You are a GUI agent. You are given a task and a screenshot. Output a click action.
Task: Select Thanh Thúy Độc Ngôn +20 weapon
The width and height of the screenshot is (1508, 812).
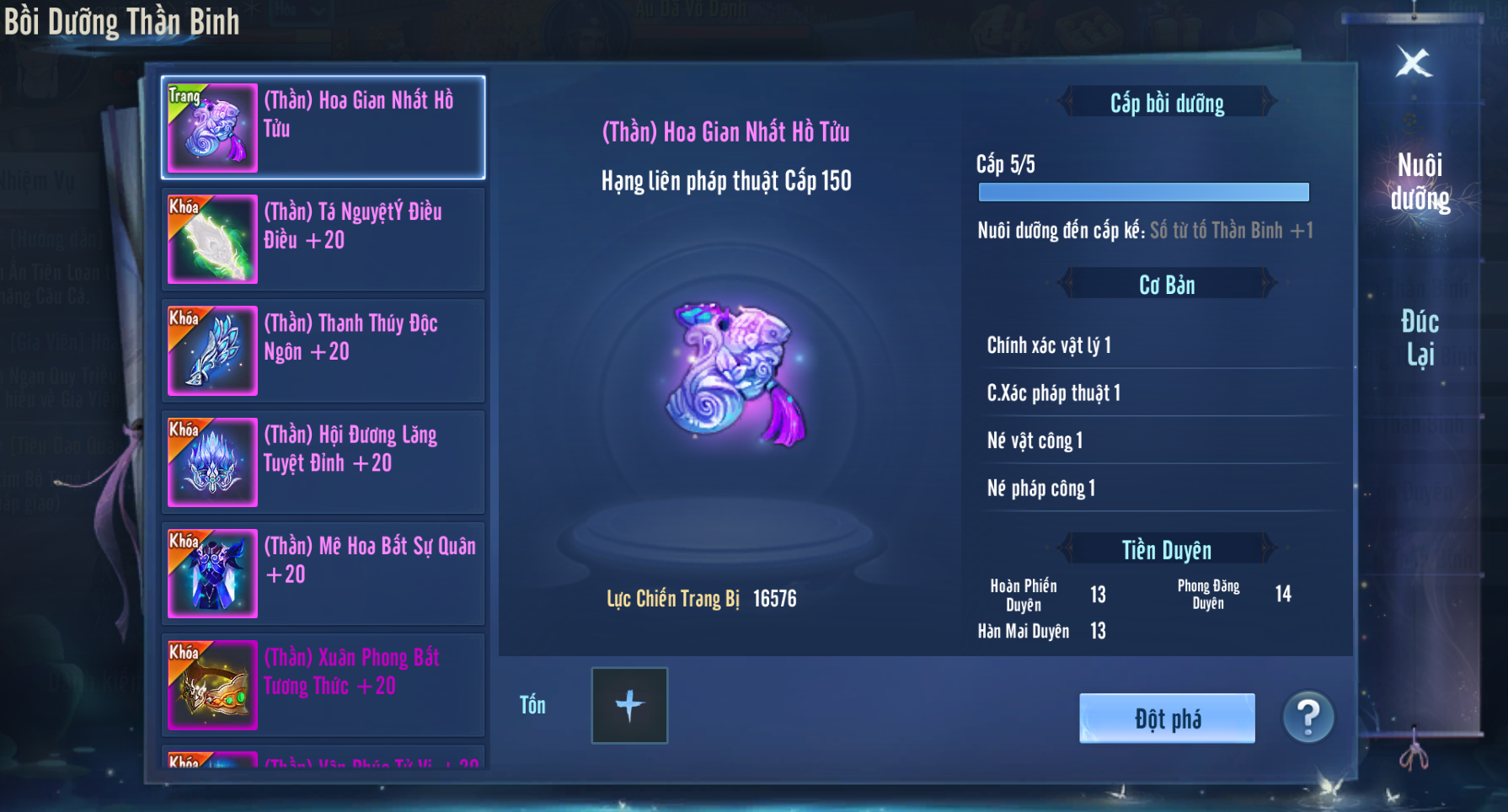pyautogui.click(x=324, y=350)
